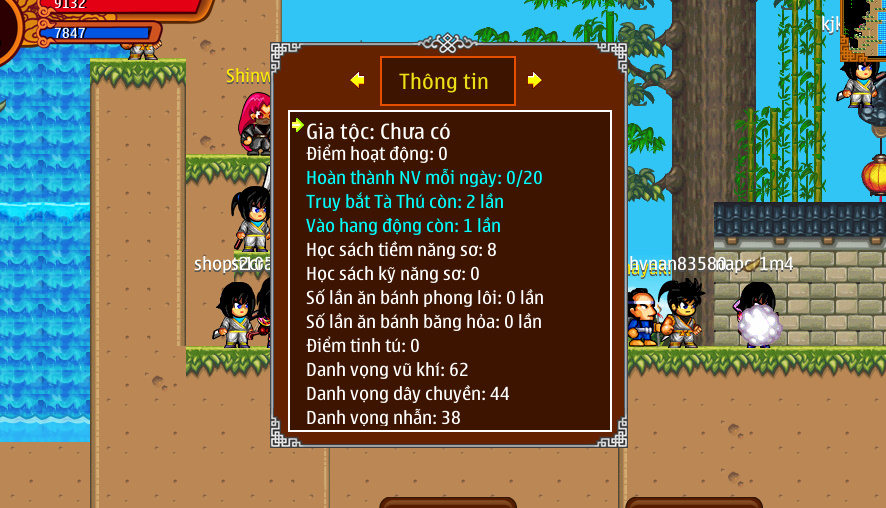Select the Danh vọng nhẫn row
The height and width of the screenshot is (508, 886).
coord(383,418)
